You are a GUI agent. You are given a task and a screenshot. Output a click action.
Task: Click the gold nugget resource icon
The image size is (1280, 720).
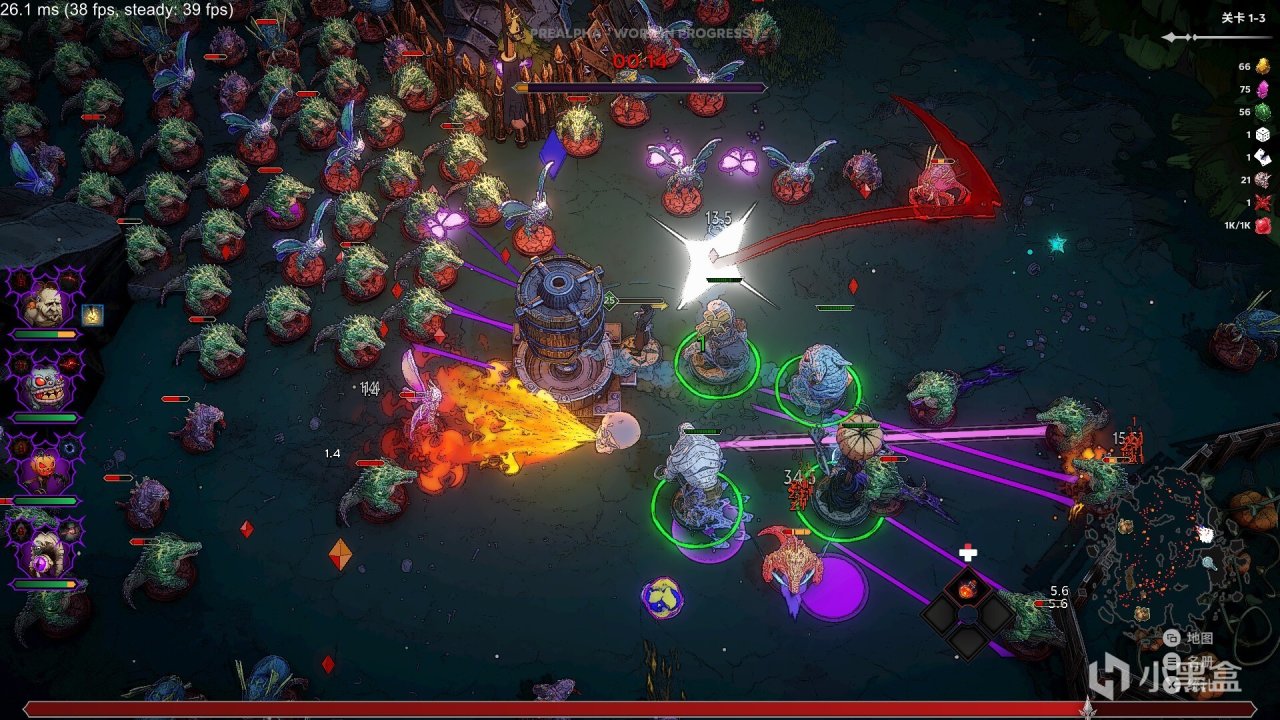pos(1262,67)
